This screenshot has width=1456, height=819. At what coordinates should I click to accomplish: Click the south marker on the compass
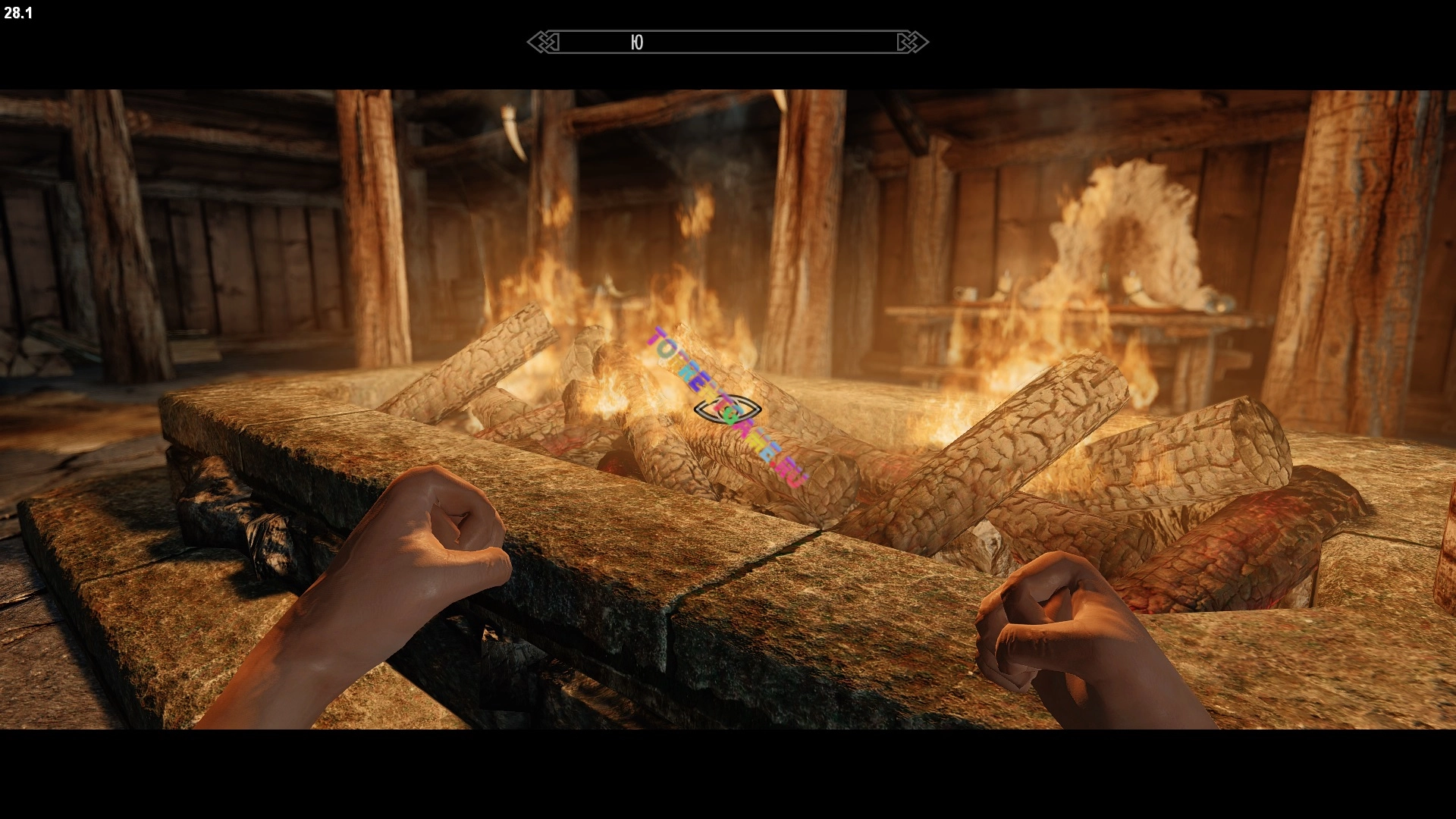click(637, 42)
